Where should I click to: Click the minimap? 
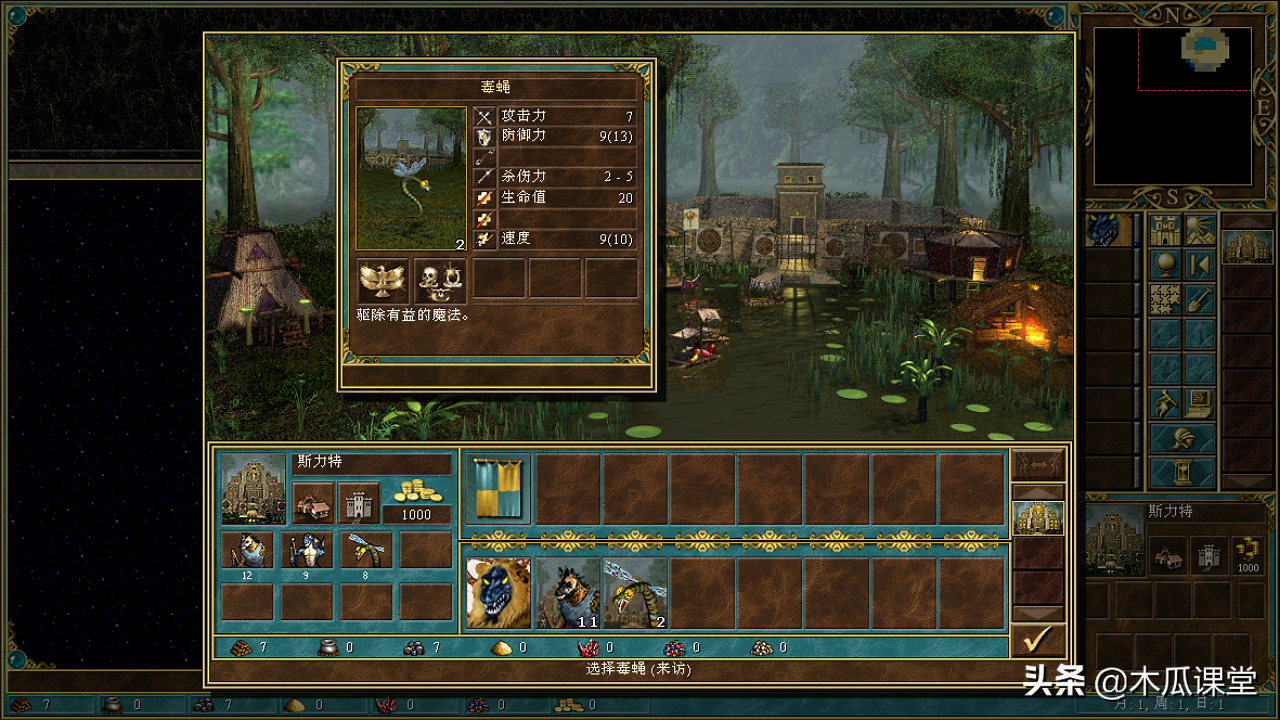tap(1172, 105)
